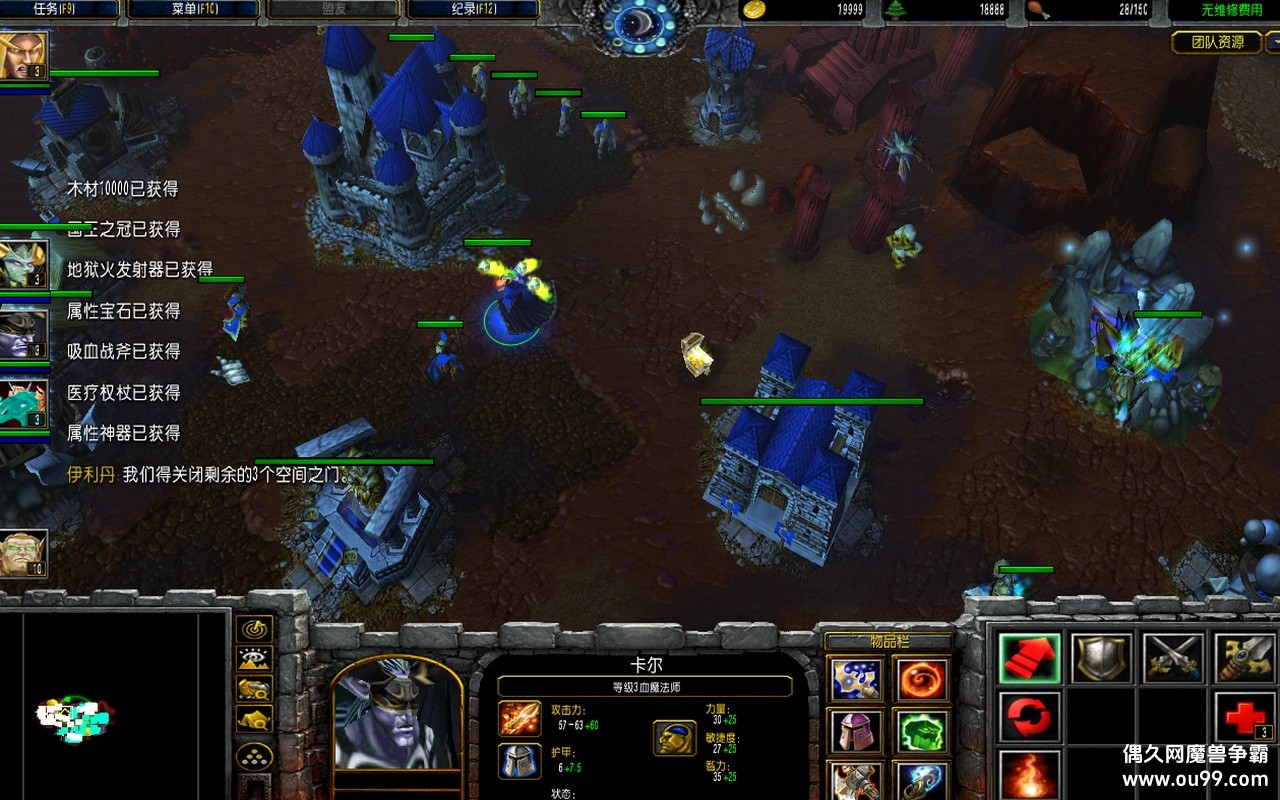Open the 任务 (Quests) menu
The height and width of the screenshot is (800, 1280).
60,10
